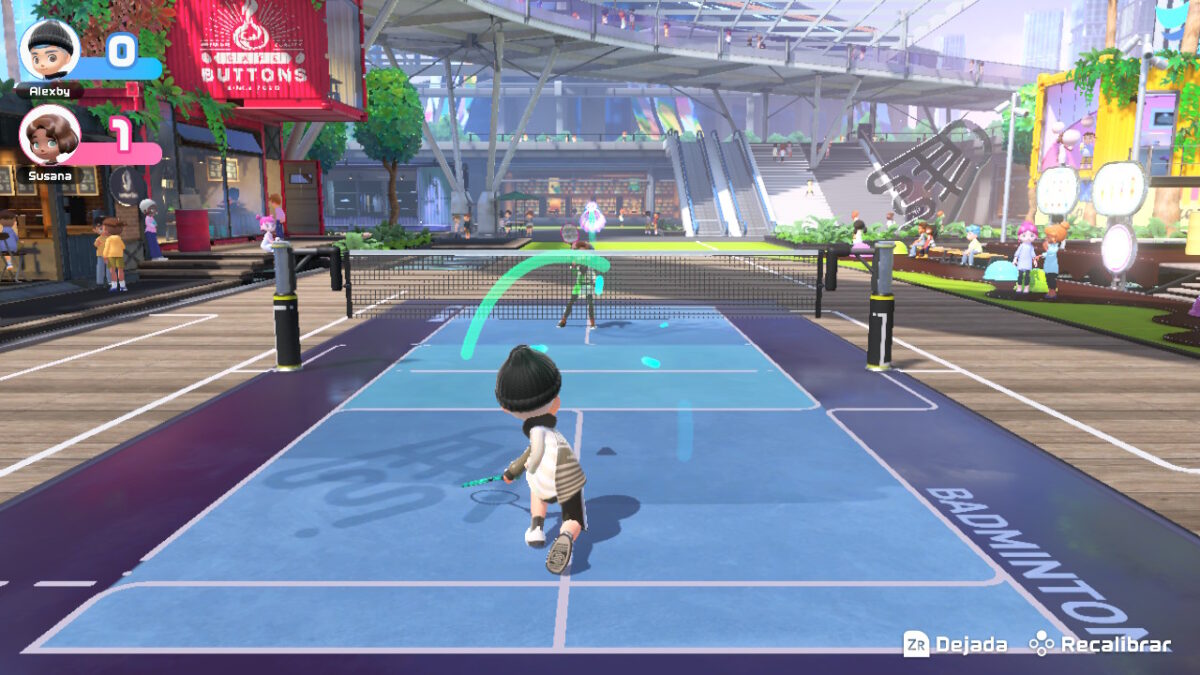Select Alexby's player avatar portrait
The image size is (1200, 675).
[x=49, y=49]
